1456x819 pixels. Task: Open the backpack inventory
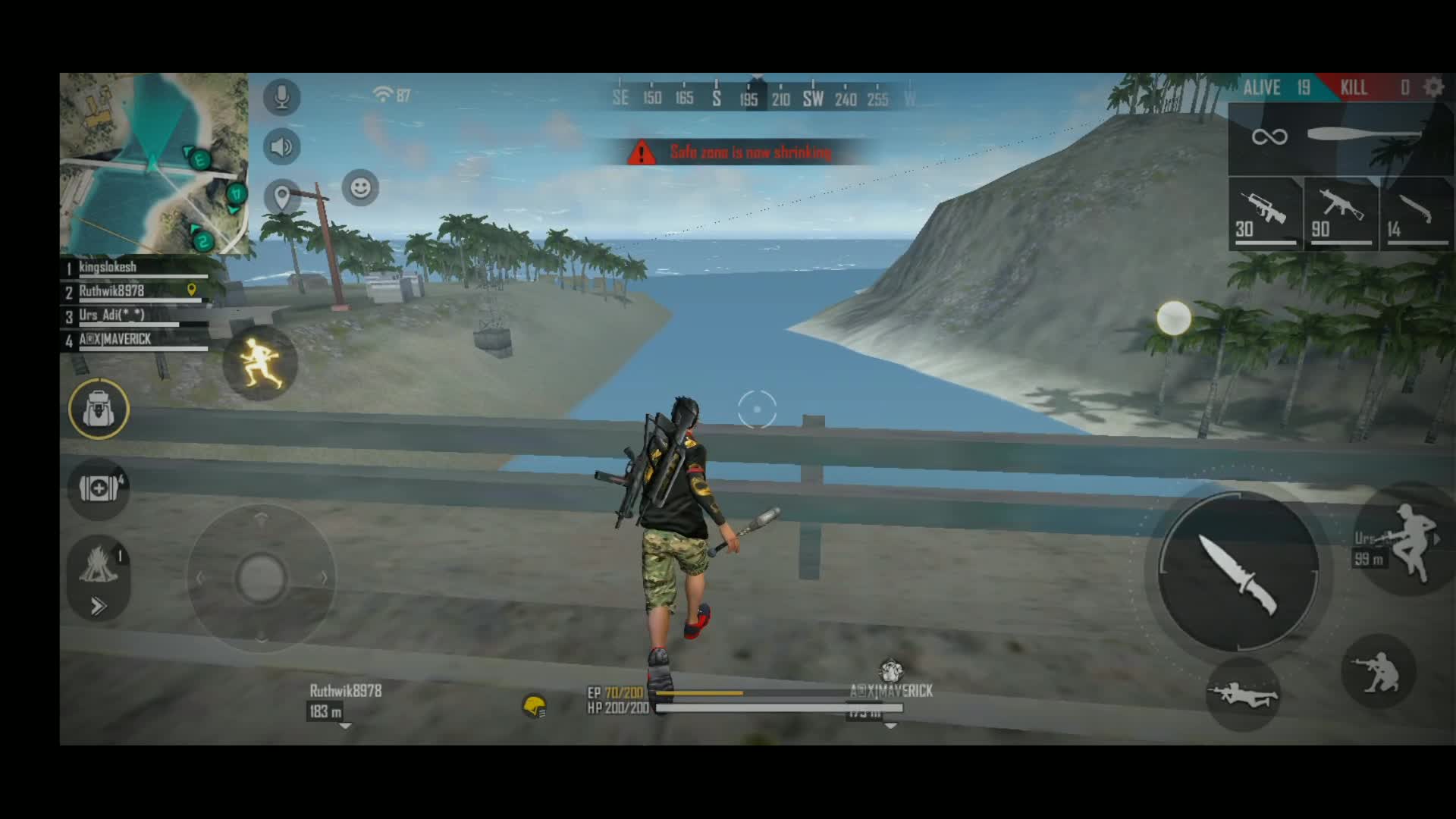(x=99, y=409)
